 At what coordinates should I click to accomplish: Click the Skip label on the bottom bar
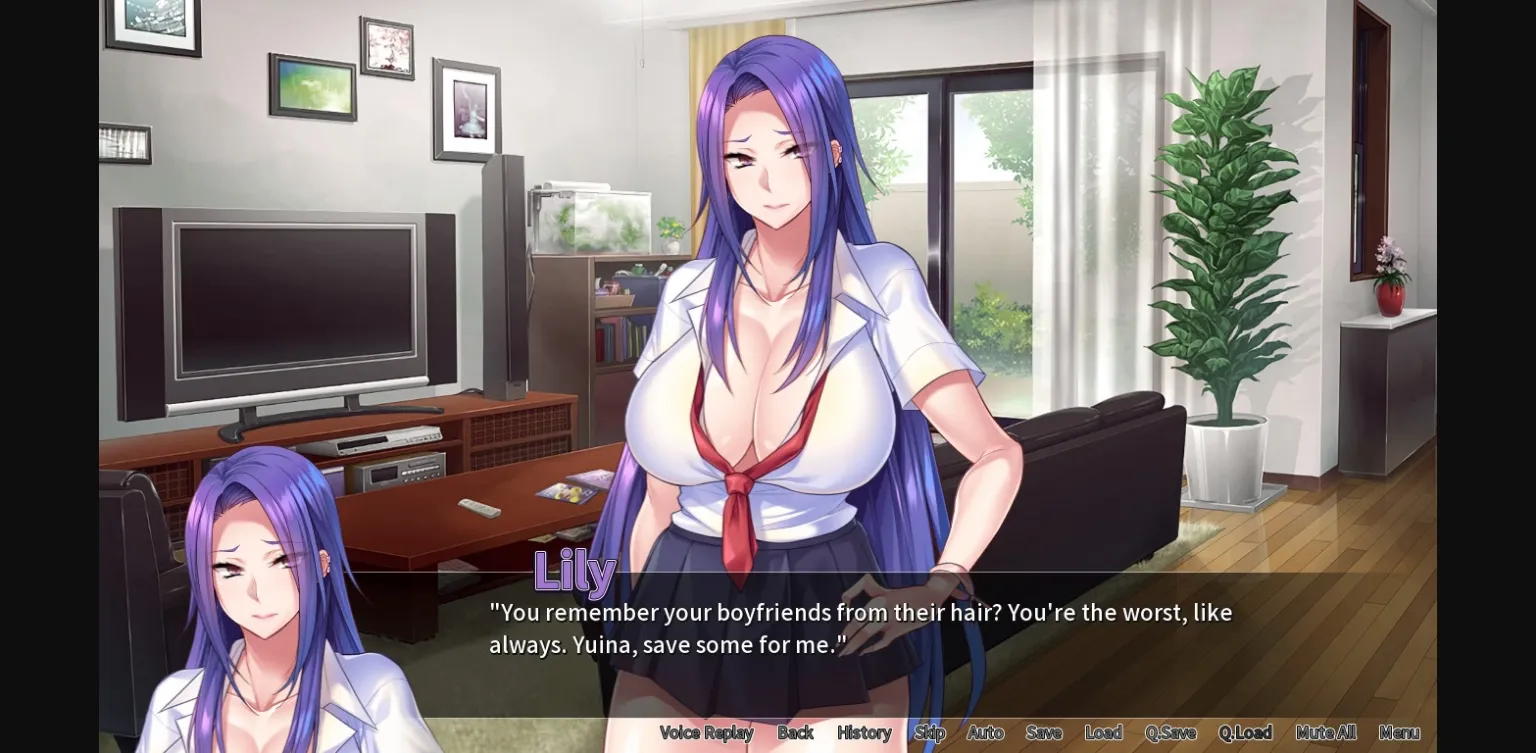pos(929,732)
